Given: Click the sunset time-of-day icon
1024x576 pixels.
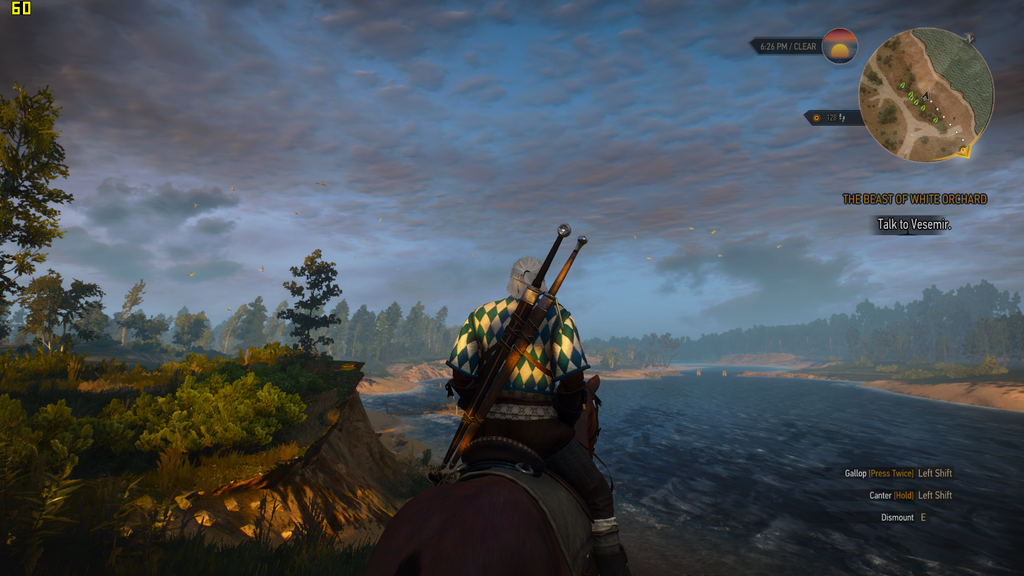Looking at the screenshot, I should point(840,46).
